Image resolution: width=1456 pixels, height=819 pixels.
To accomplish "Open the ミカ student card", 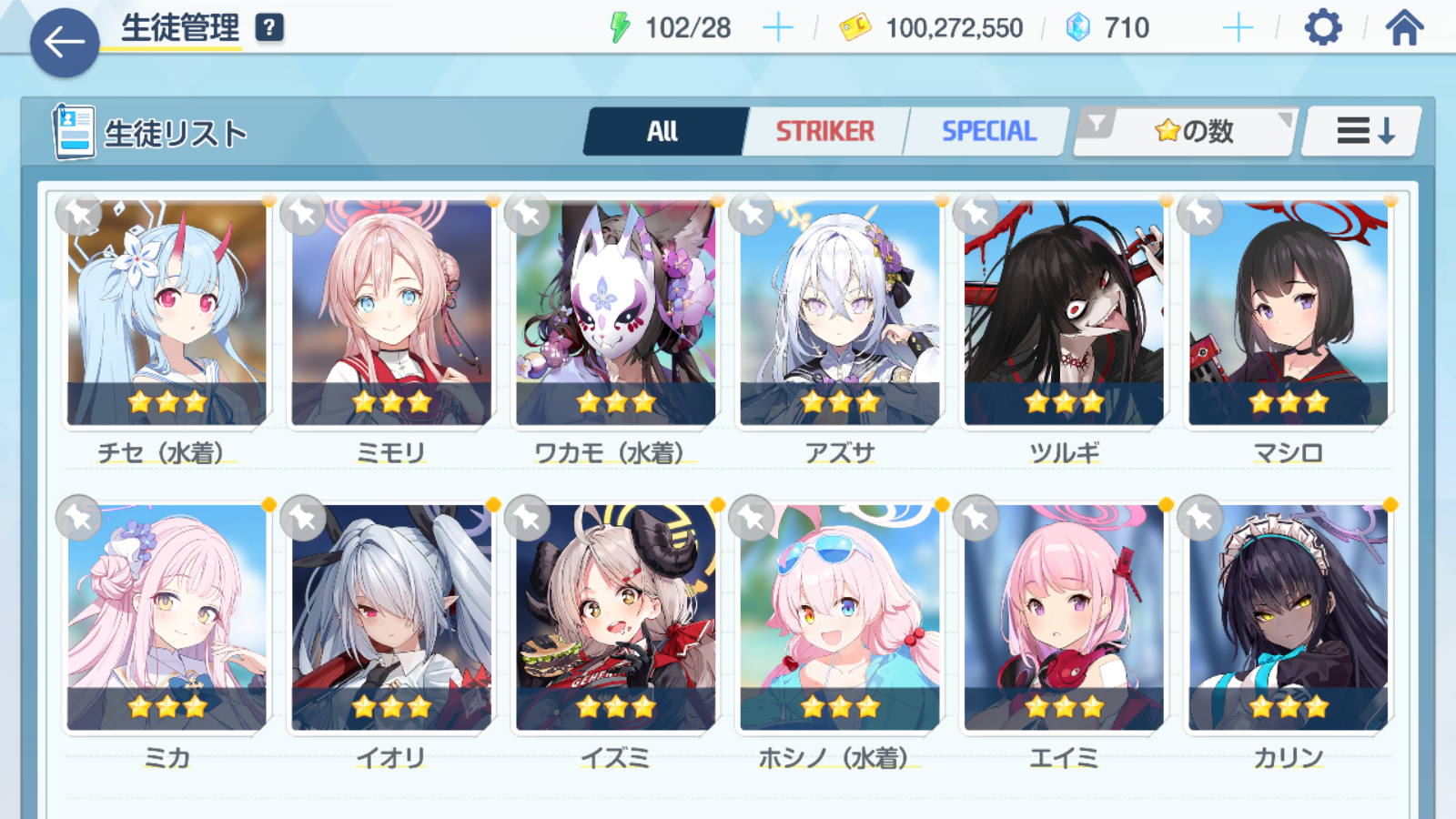I will coord(167,617).
